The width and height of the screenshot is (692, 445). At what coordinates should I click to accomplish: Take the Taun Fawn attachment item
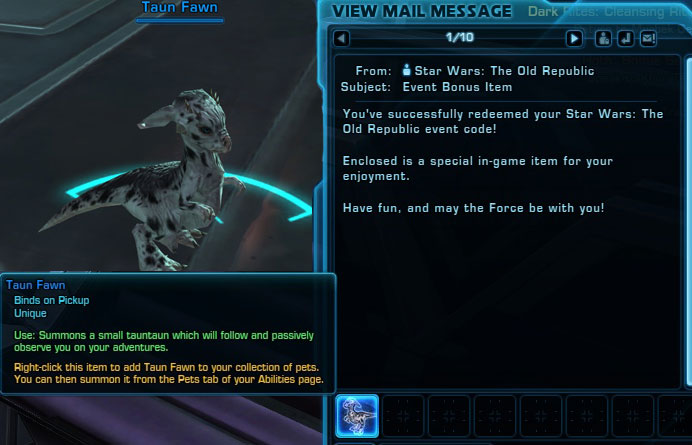click(357, 413)
